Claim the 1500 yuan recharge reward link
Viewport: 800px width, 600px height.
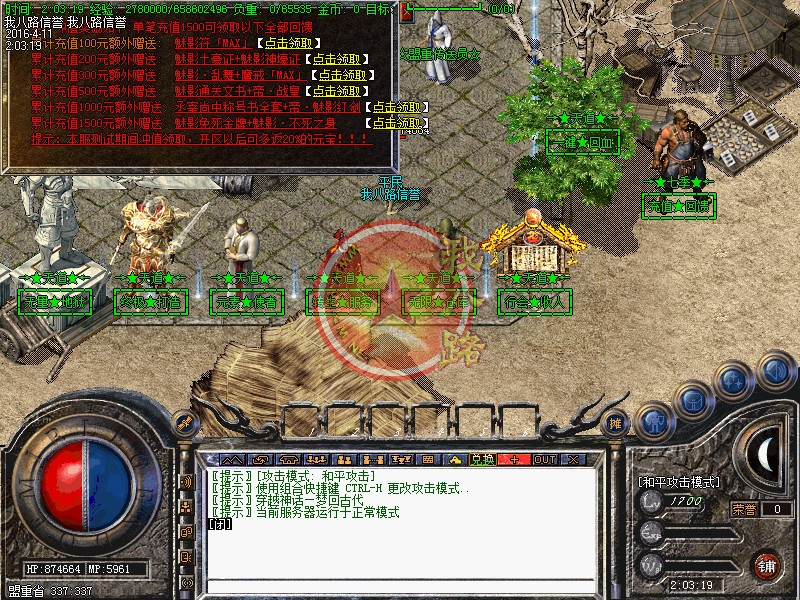click(398, 123)
